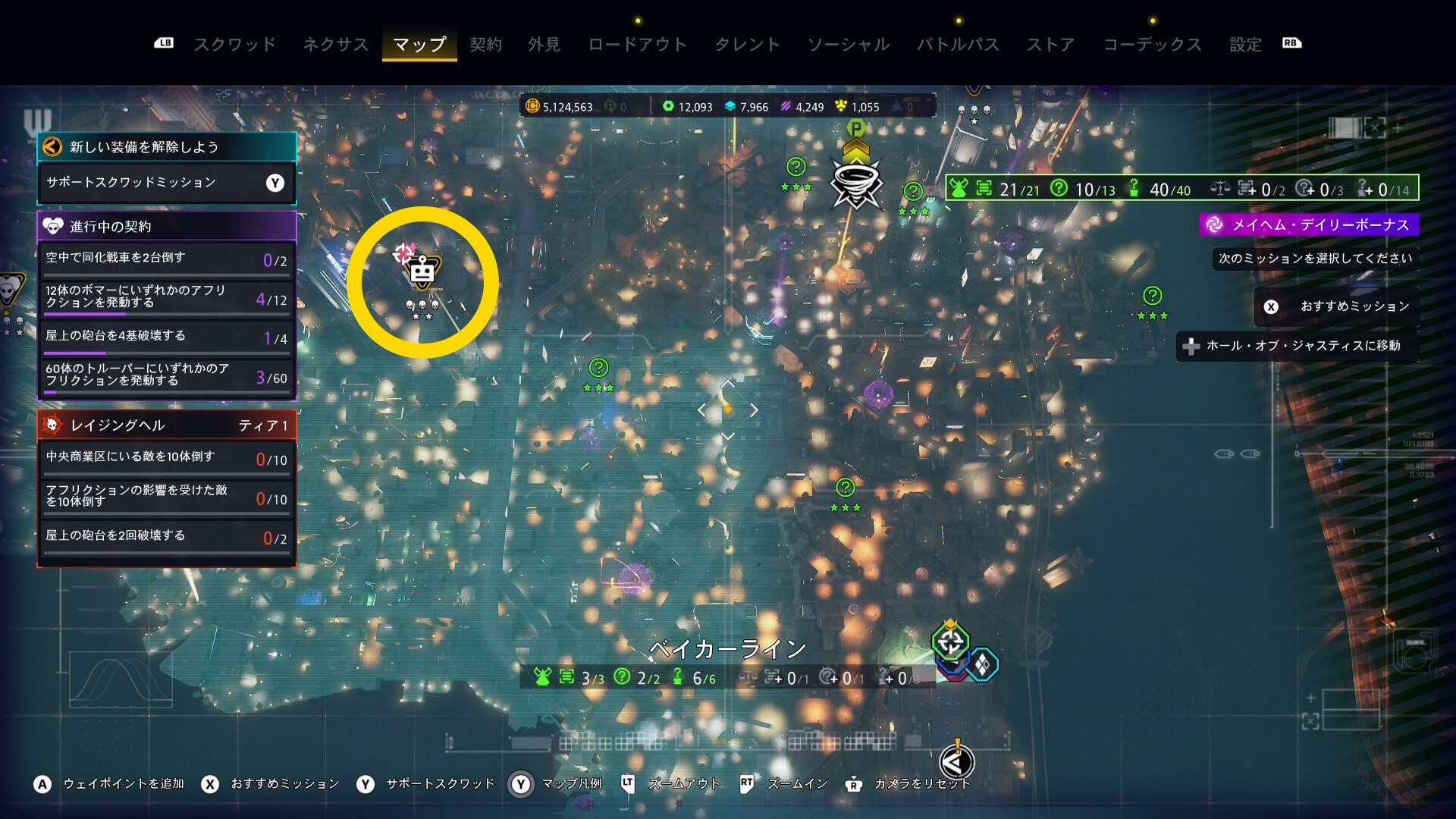The image size is (1456, 819).
Task: Switch to the ロードアウト tab
Action: (637, 44)
